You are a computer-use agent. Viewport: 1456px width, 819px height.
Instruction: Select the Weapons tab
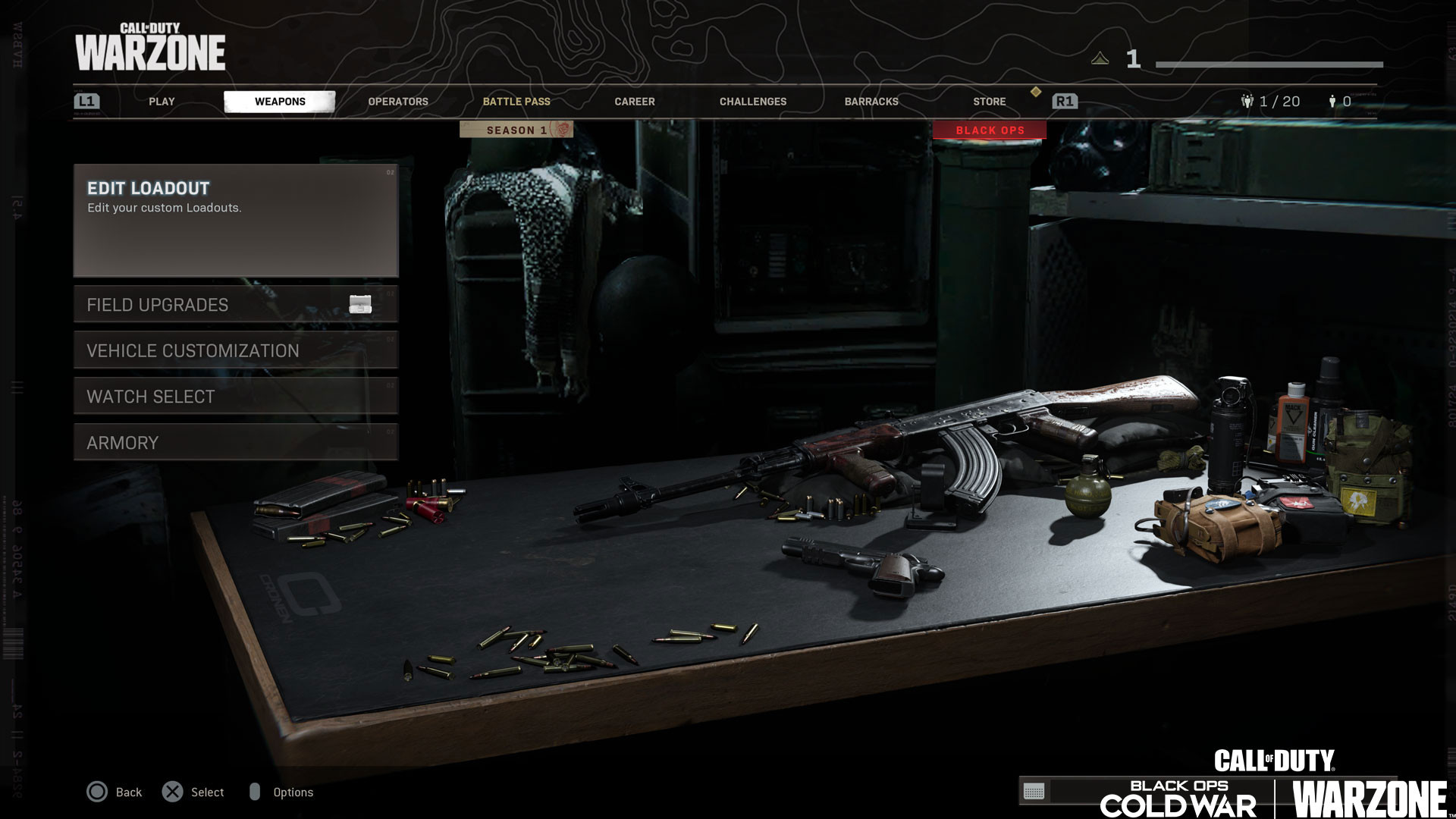280,102
